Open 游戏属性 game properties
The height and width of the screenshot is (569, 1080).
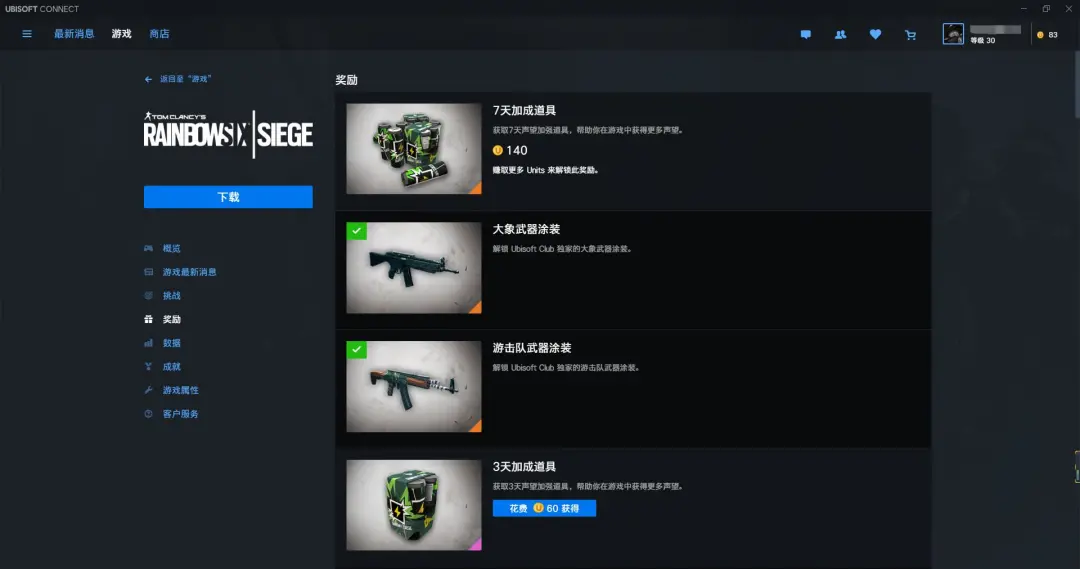point(180,390)
